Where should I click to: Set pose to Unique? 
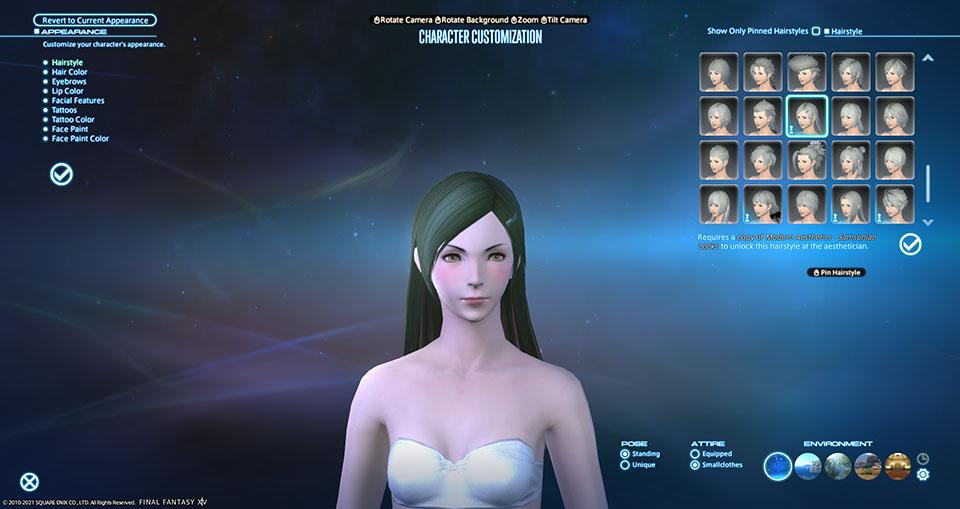pos(626,465)
